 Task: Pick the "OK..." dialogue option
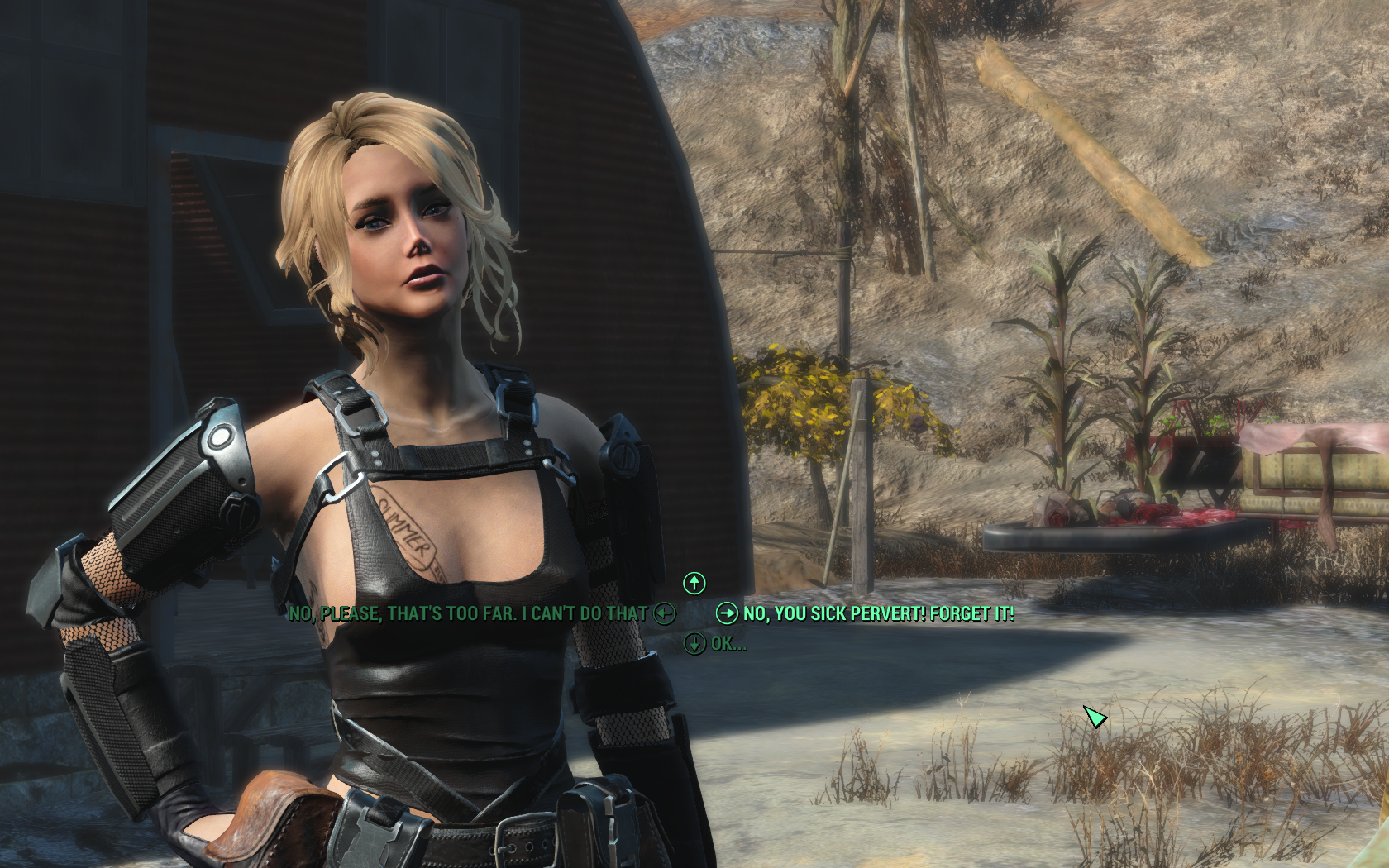click(x=728, y=643)
